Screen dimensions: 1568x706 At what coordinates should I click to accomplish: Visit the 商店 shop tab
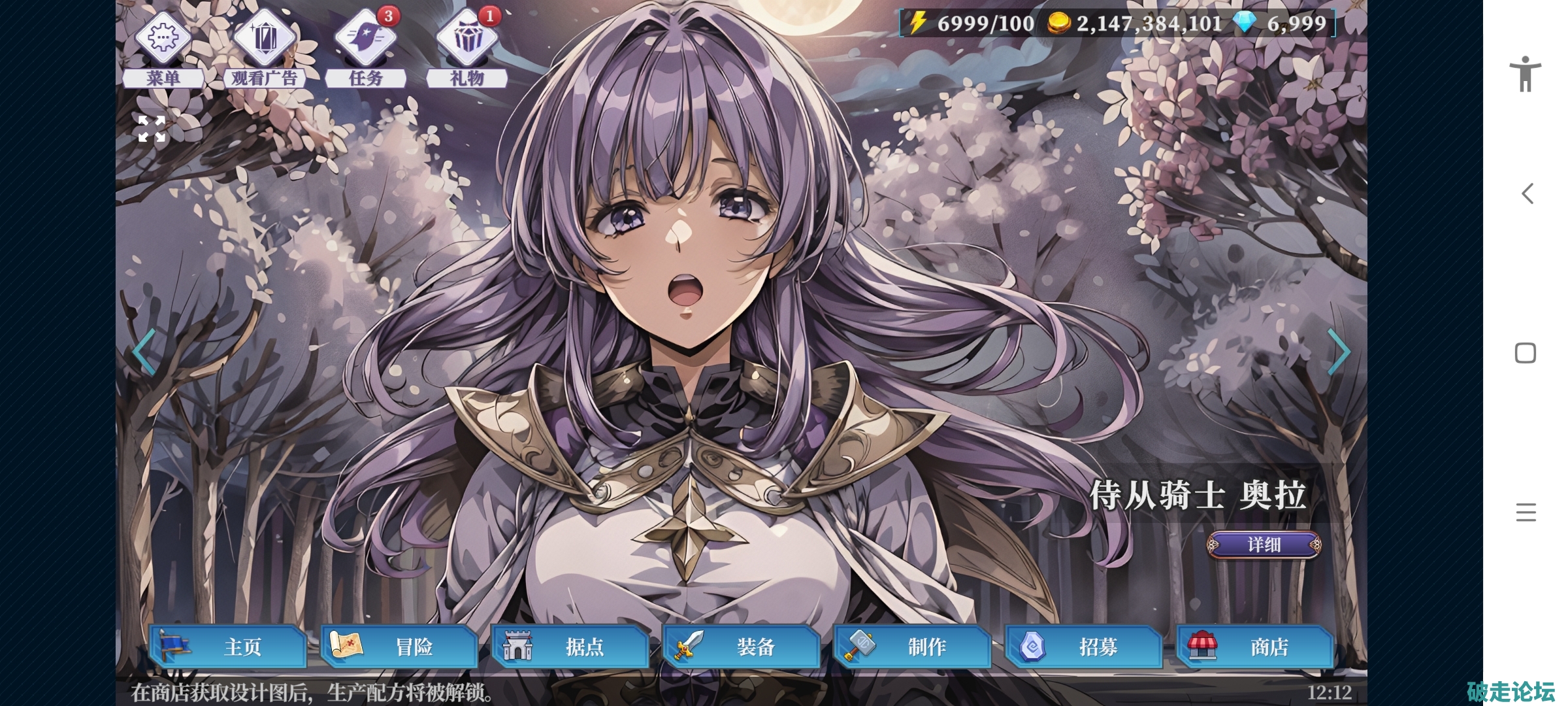click(x=1255, y=647)
